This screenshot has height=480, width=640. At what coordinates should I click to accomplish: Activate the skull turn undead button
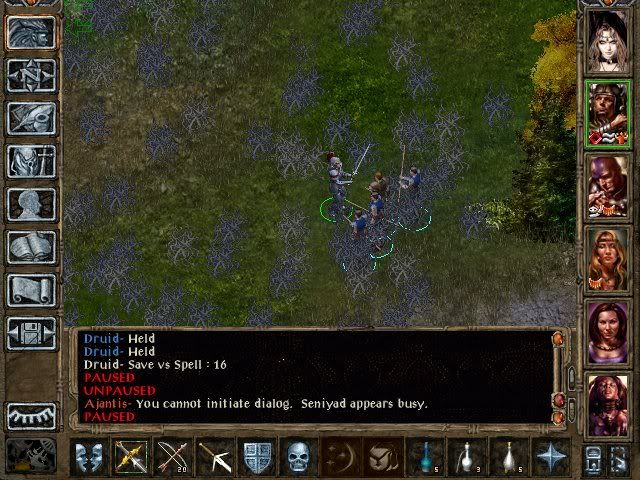[x=299, y=457]
